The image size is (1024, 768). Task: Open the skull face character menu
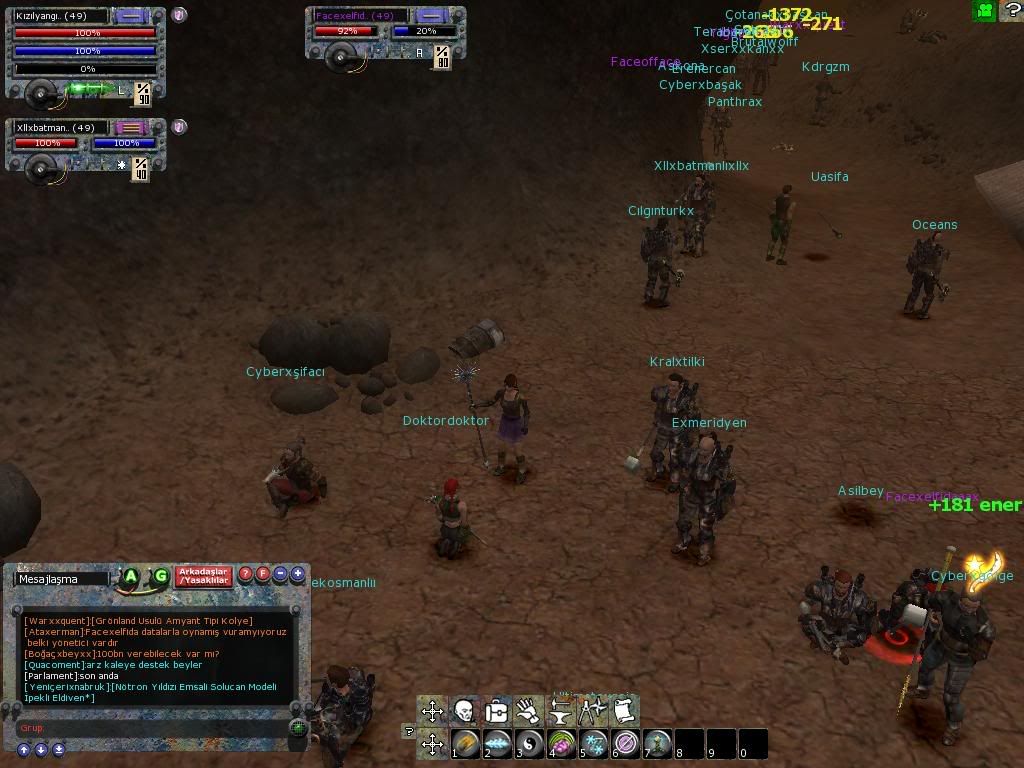click(x=464, y=711)
